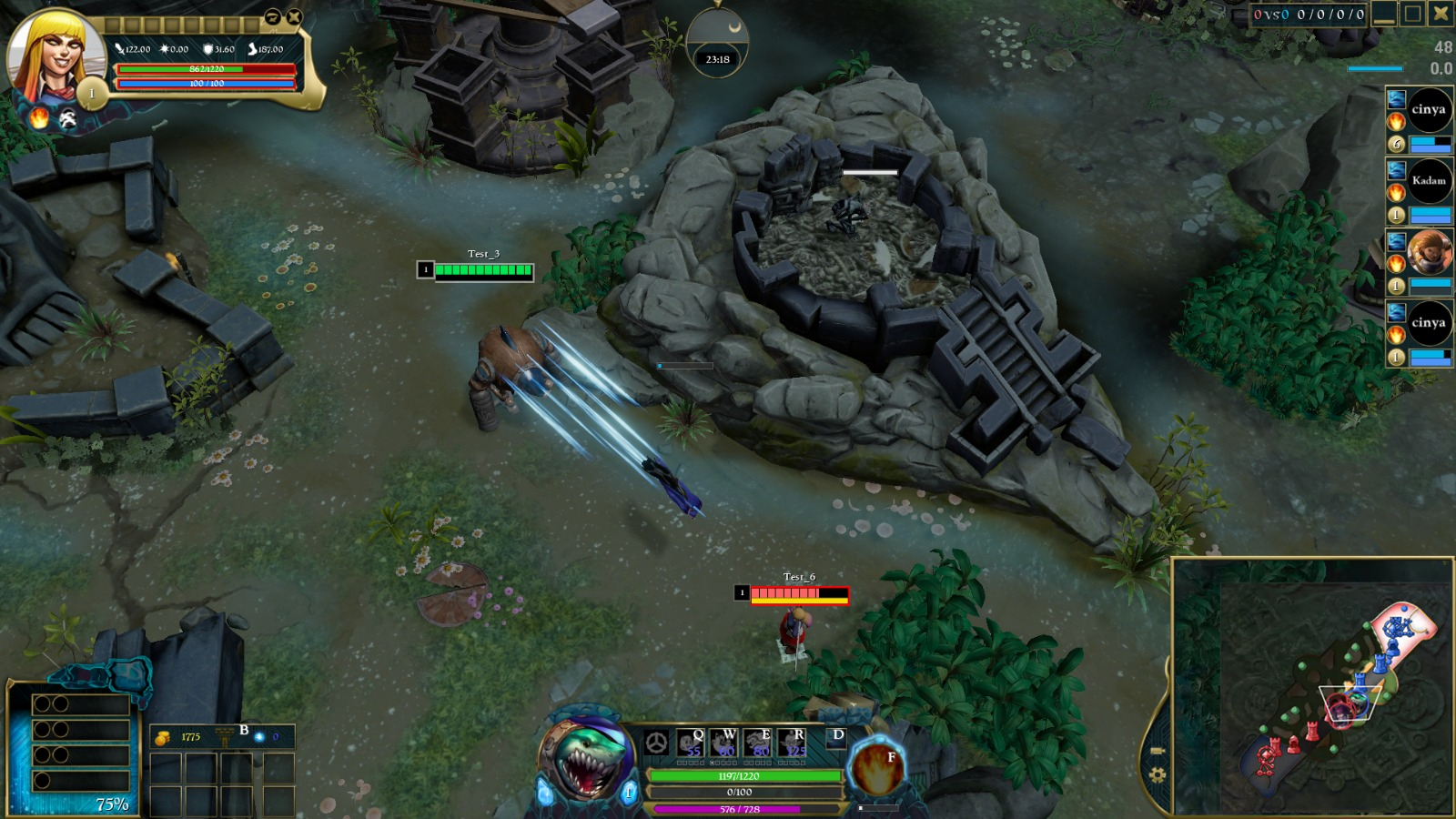Viewport: 1456px width, 819px height.
Task: Select the blonde target champion portrait
Action: pyautogui.click(x=55, y=57)
